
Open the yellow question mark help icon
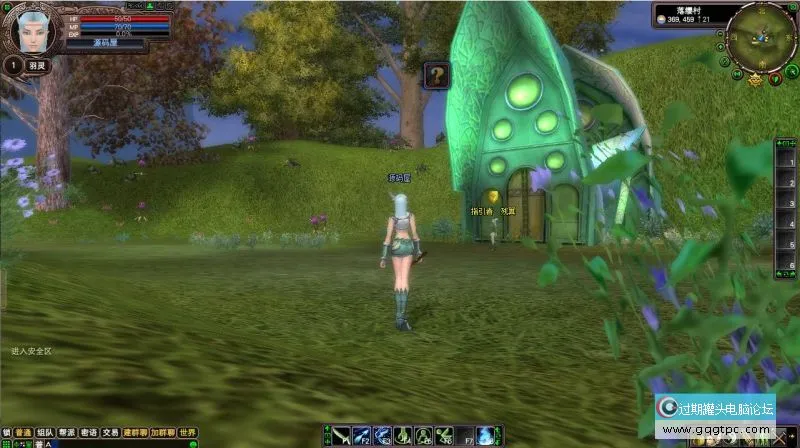click(x=435, y=75)
